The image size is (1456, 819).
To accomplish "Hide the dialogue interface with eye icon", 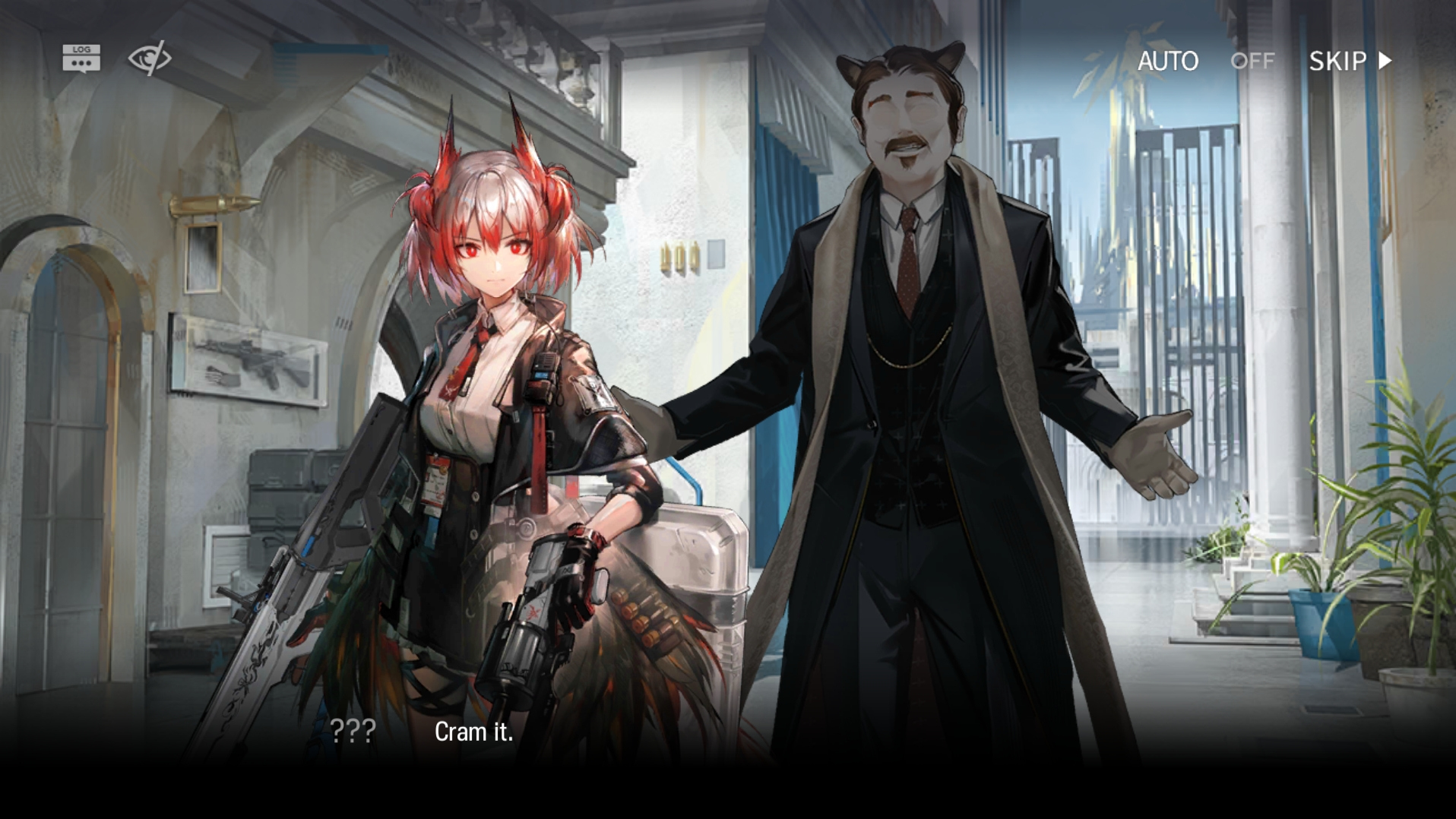I will [149, 58].
